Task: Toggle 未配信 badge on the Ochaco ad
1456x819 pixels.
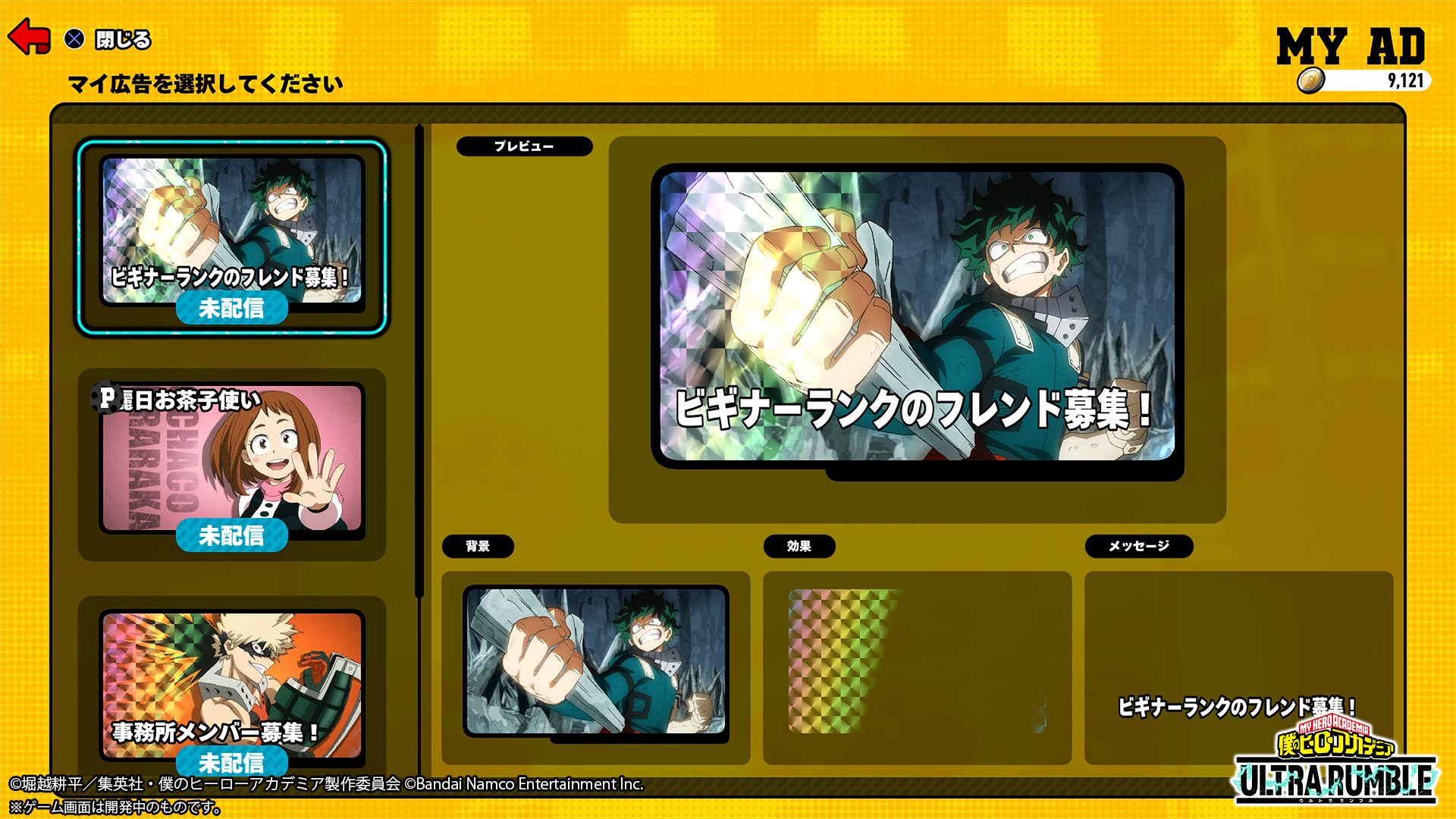Action: [x=232, y=535]
